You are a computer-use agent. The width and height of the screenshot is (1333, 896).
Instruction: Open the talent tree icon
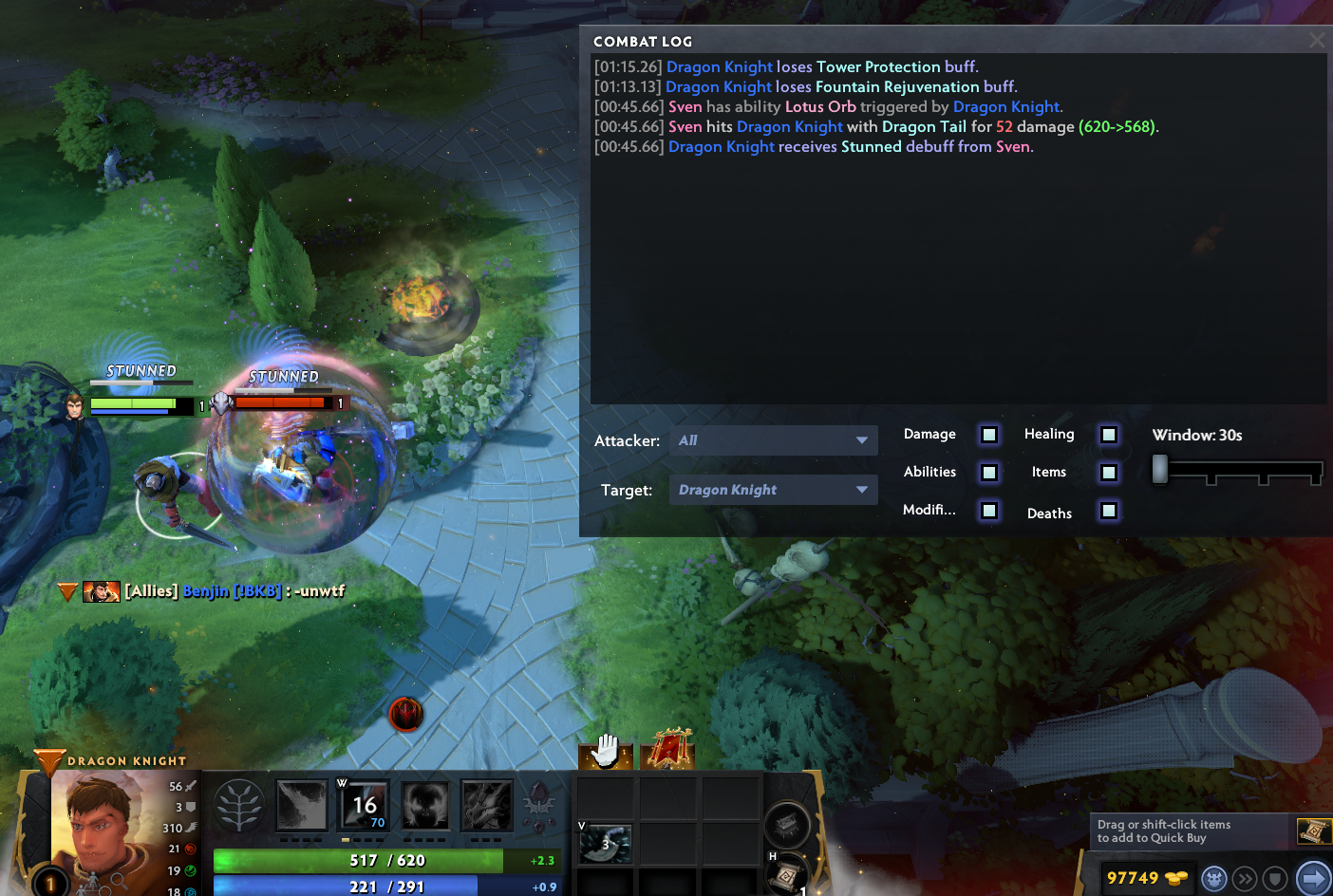click(239, 806)
